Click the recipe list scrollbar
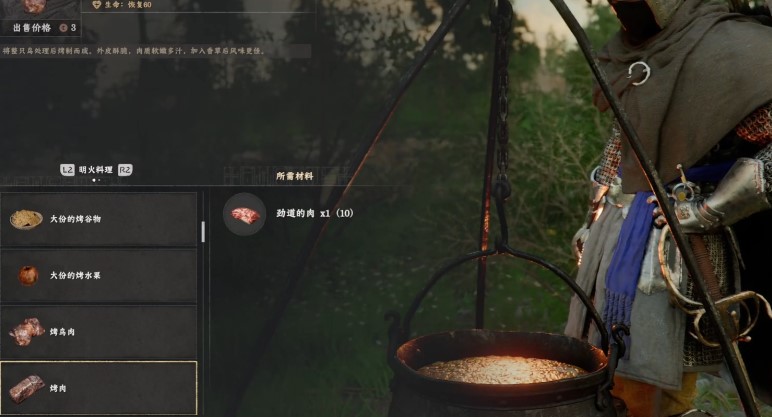The image size is (772, 417). 203,232
